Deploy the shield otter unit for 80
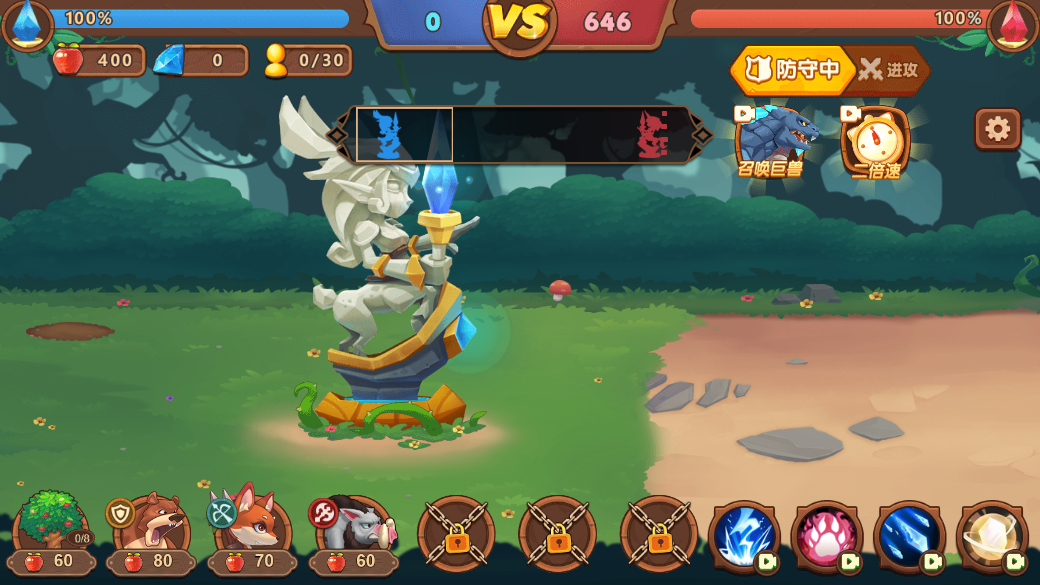1040x585 pixels. (x=152, y=530)
